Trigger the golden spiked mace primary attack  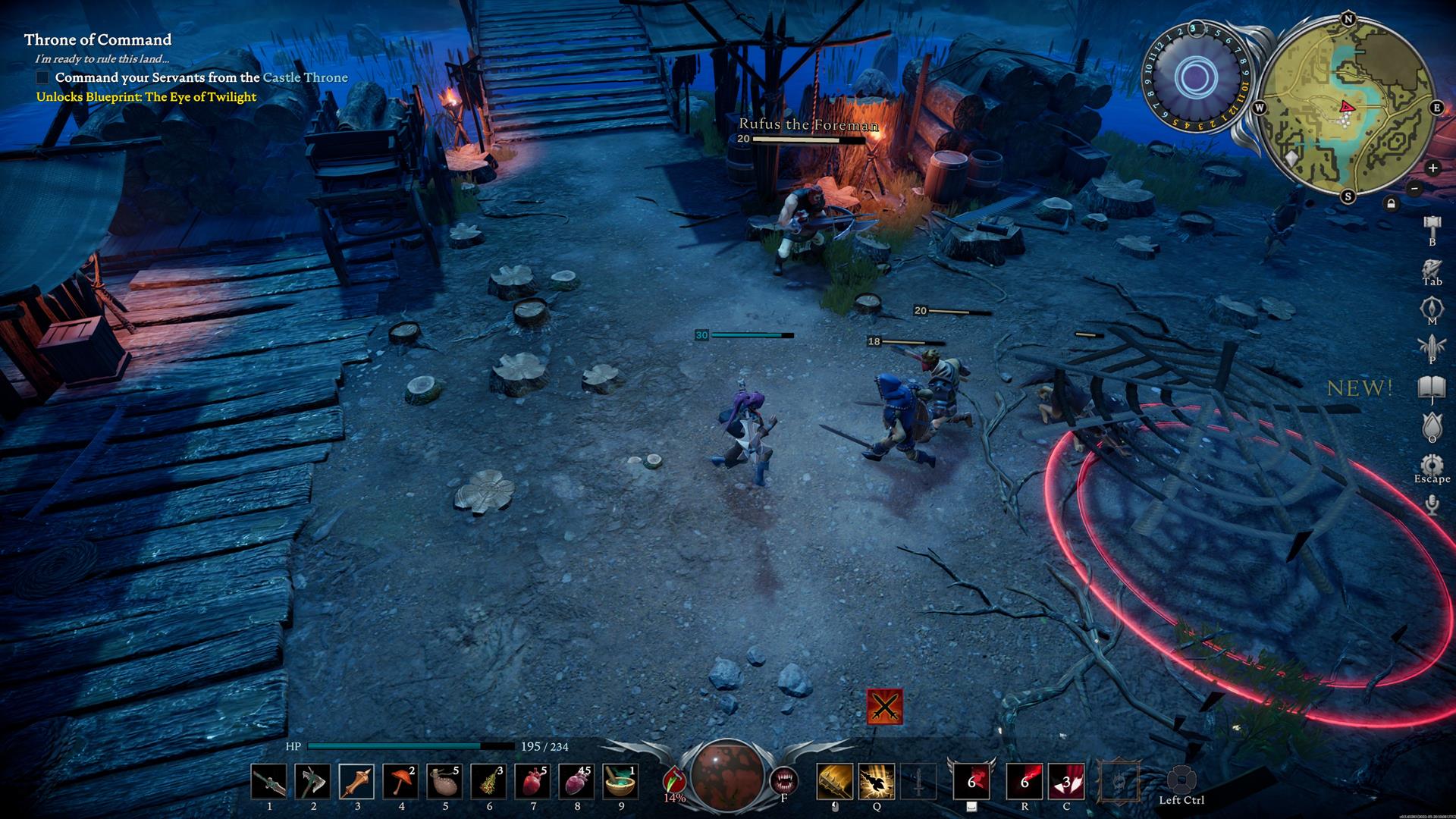tap(834, 782)
